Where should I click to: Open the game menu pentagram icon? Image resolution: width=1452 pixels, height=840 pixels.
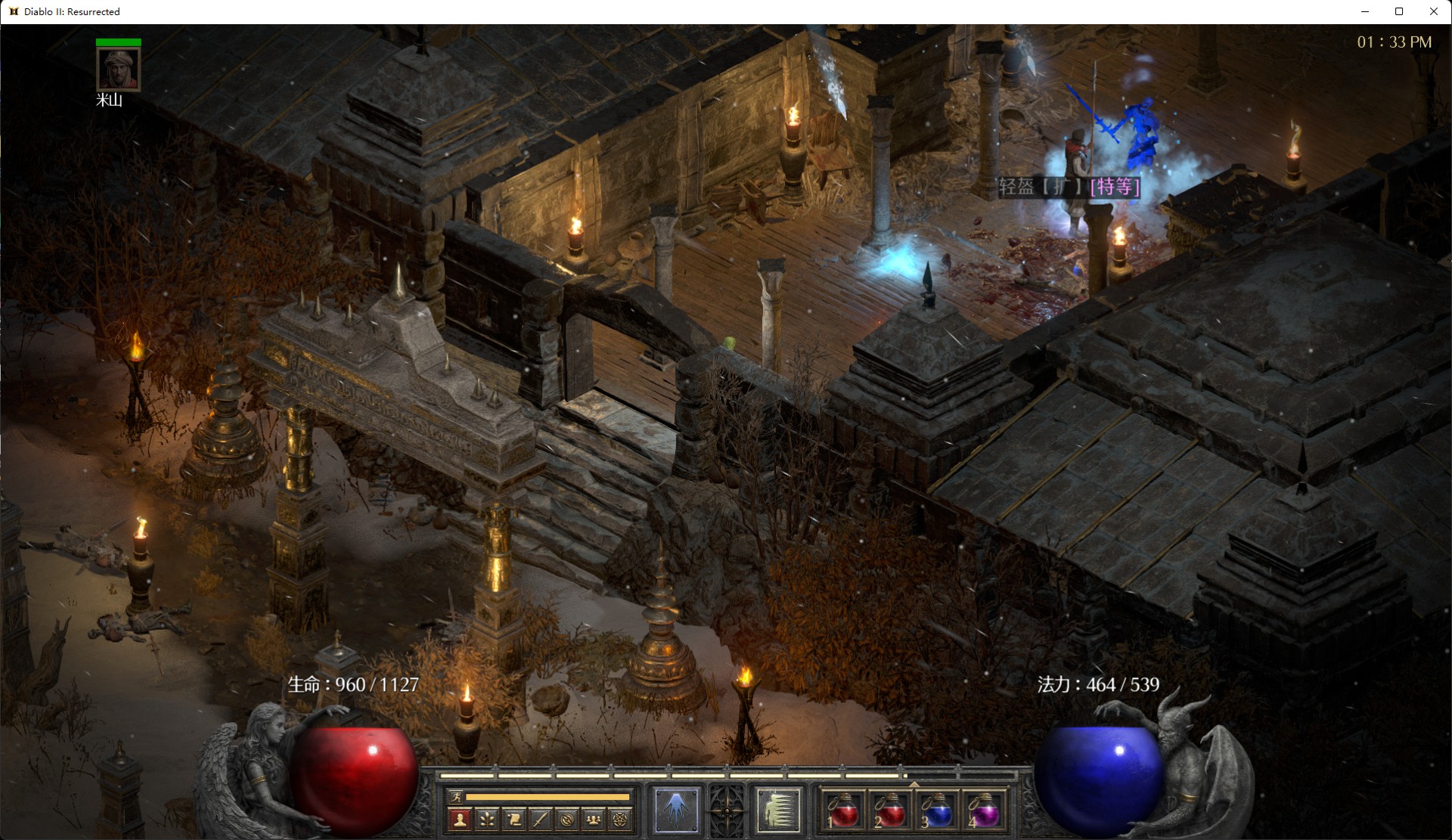(x=620, y=819)
